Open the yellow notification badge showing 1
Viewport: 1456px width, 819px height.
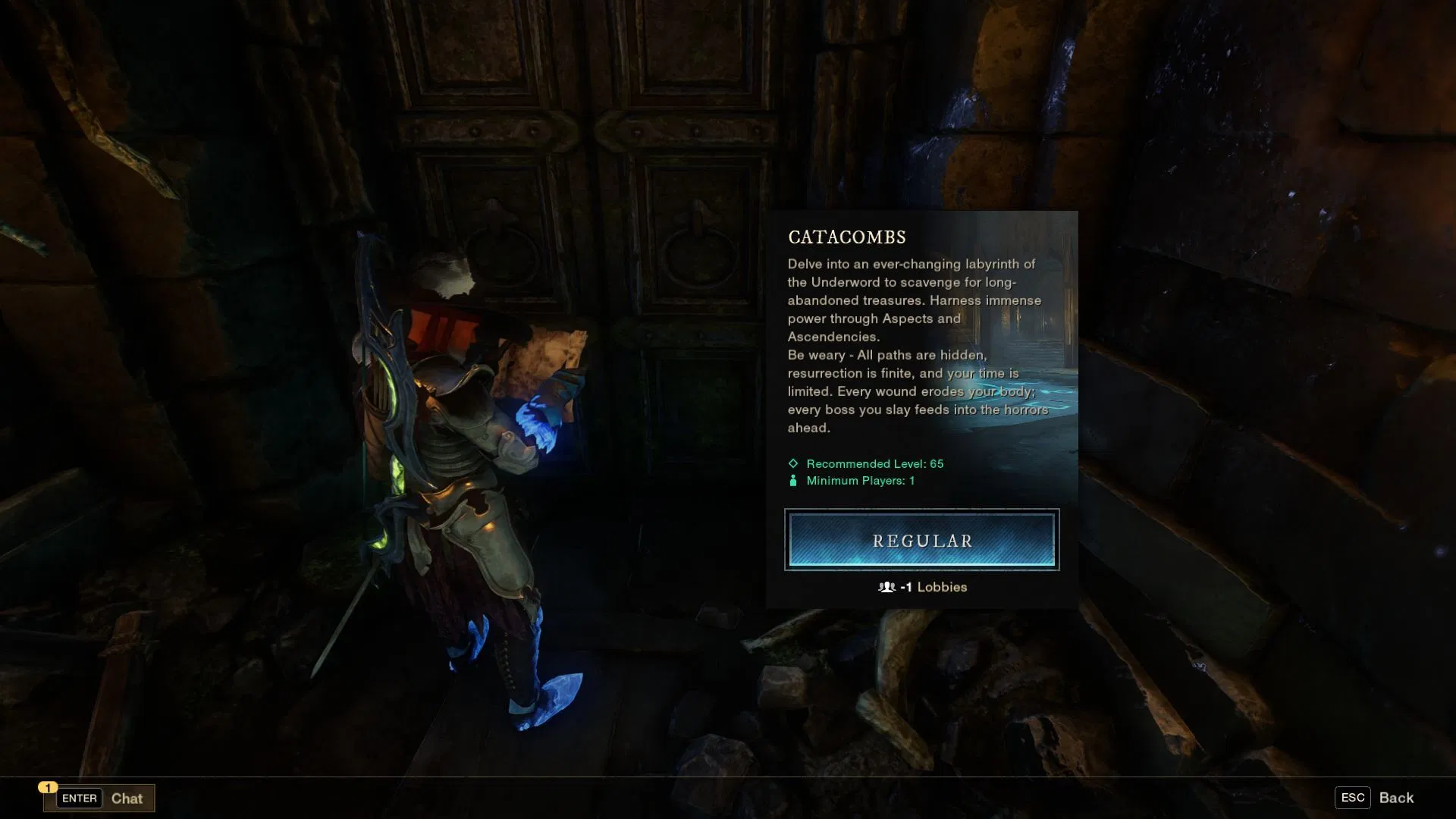(x=49, y=788)
